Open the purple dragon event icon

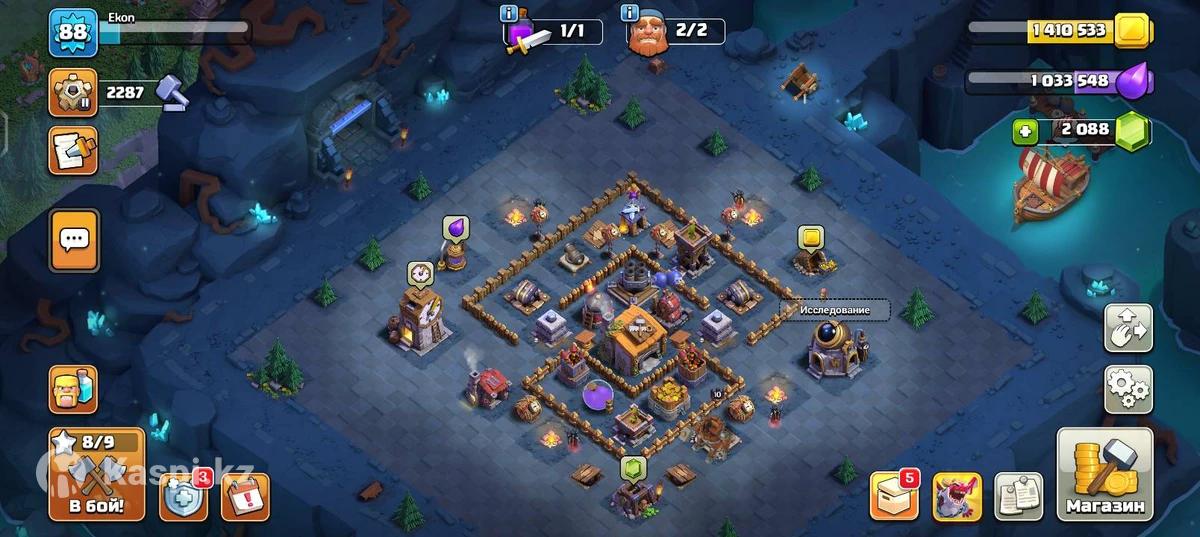coord(957,496)
